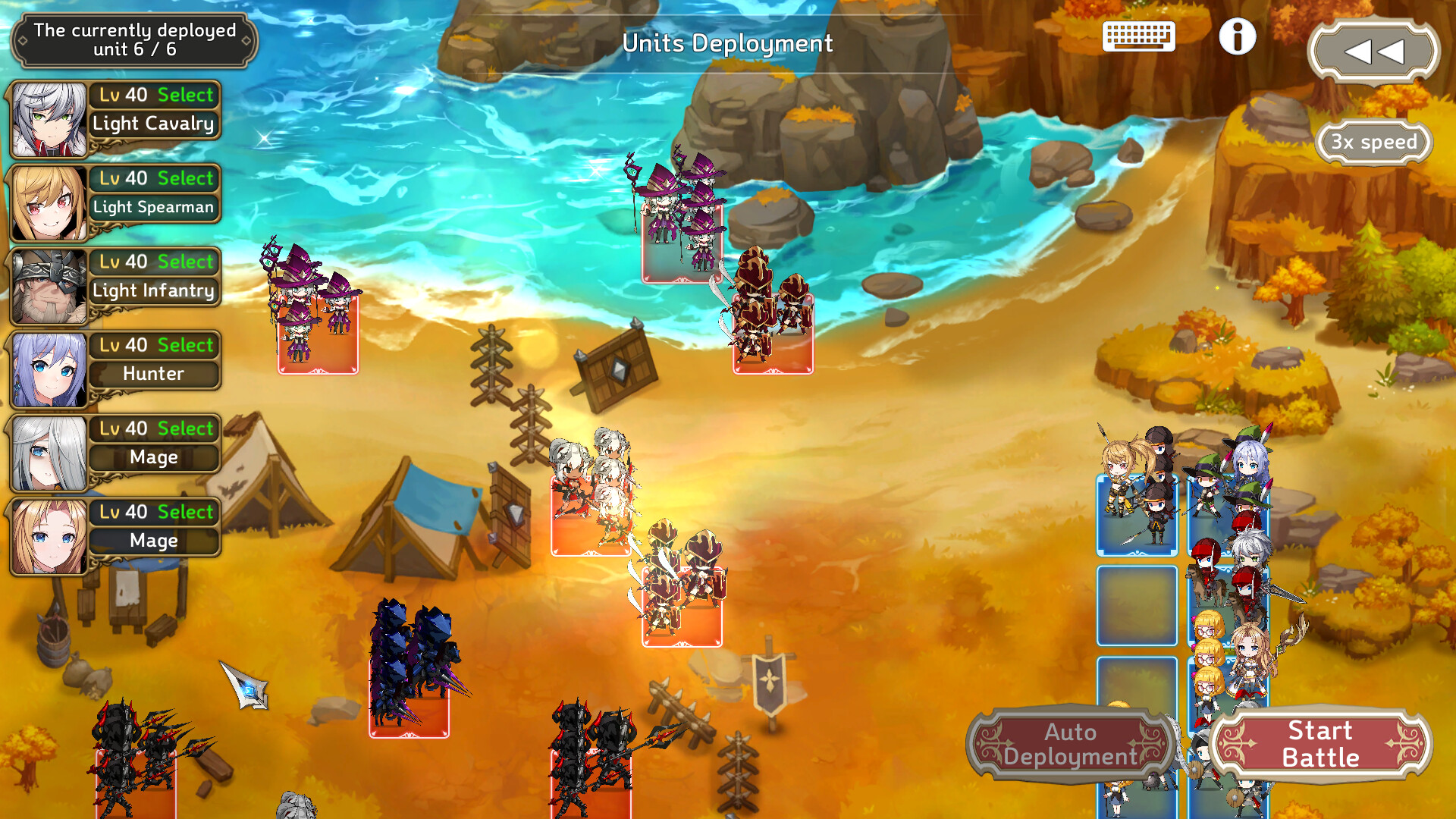Select the Hunter unit
1456x819 pixels.
pos(186,345)
